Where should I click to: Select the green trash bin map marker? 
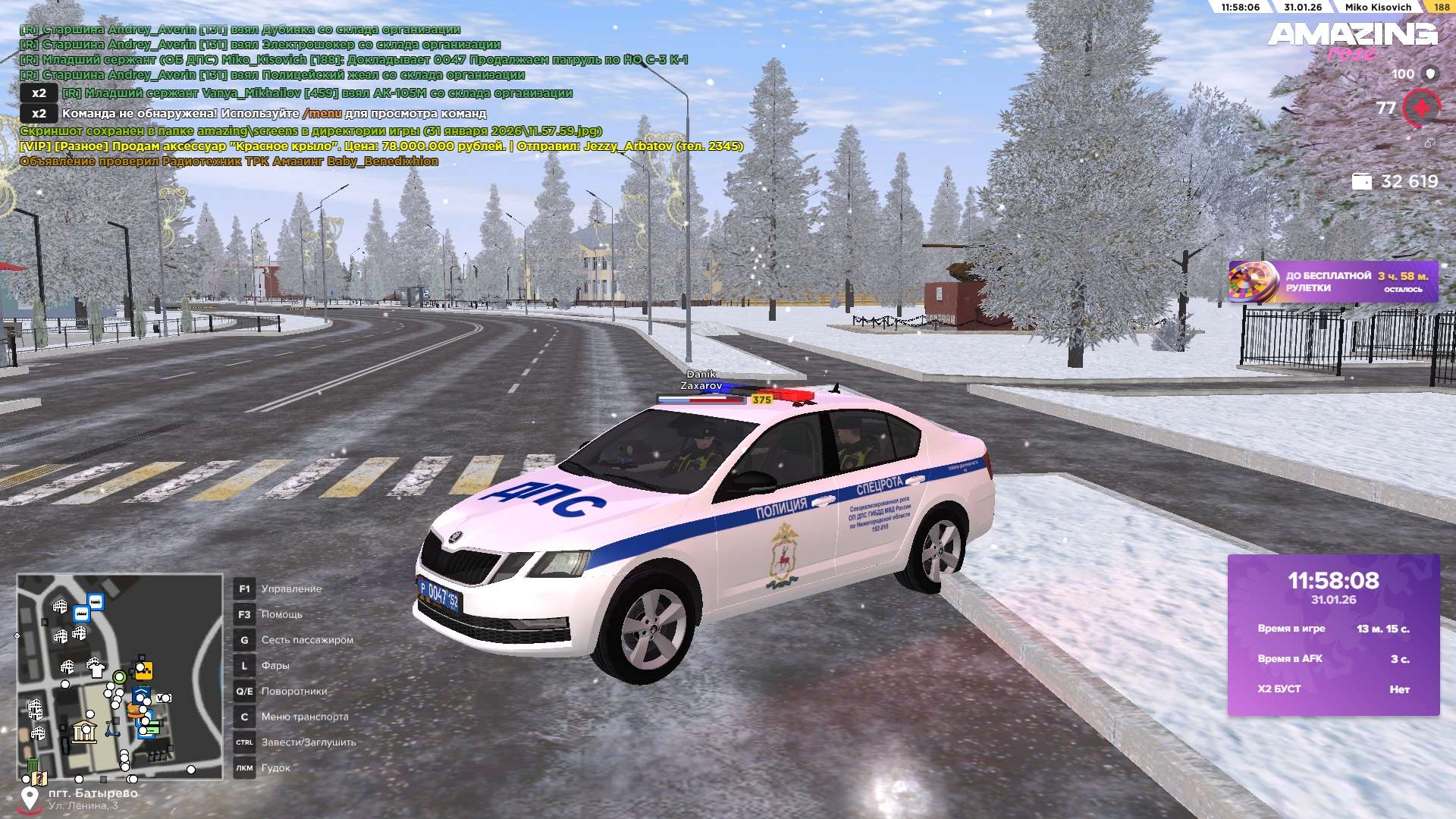point(33,765)
